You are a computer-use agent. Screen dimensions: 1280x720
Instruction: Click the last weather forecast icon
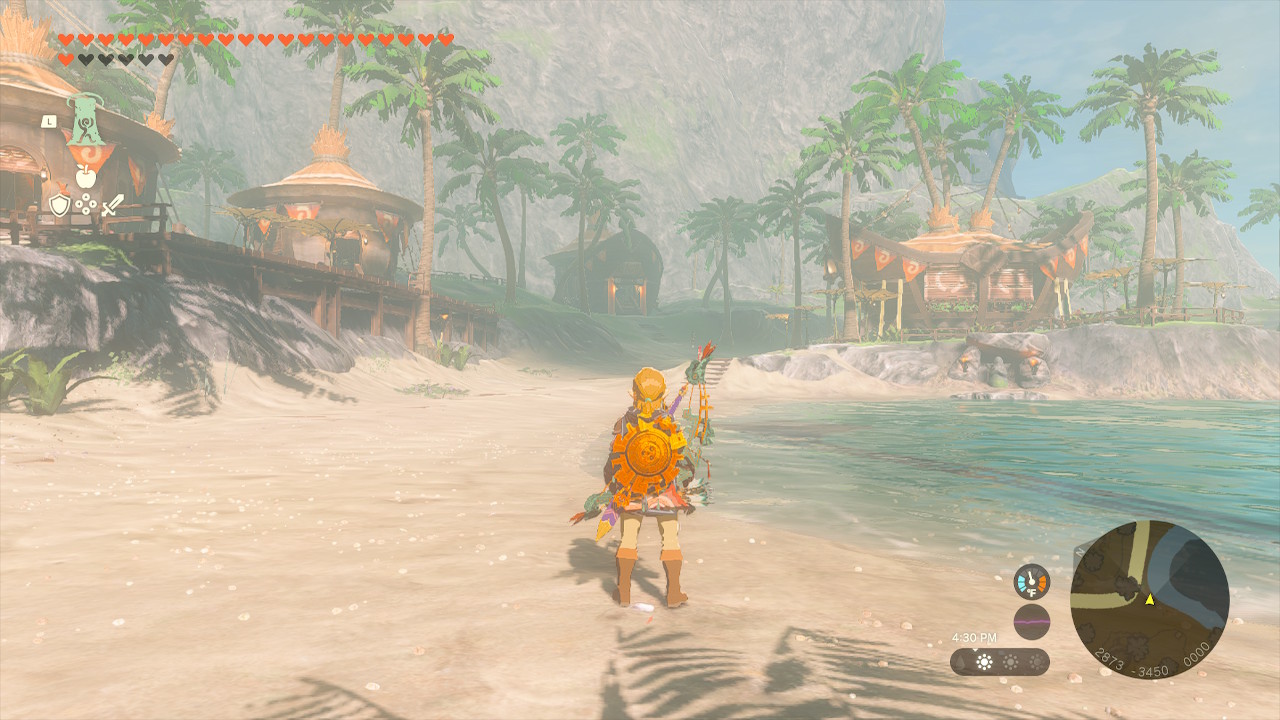point(1037,662)
